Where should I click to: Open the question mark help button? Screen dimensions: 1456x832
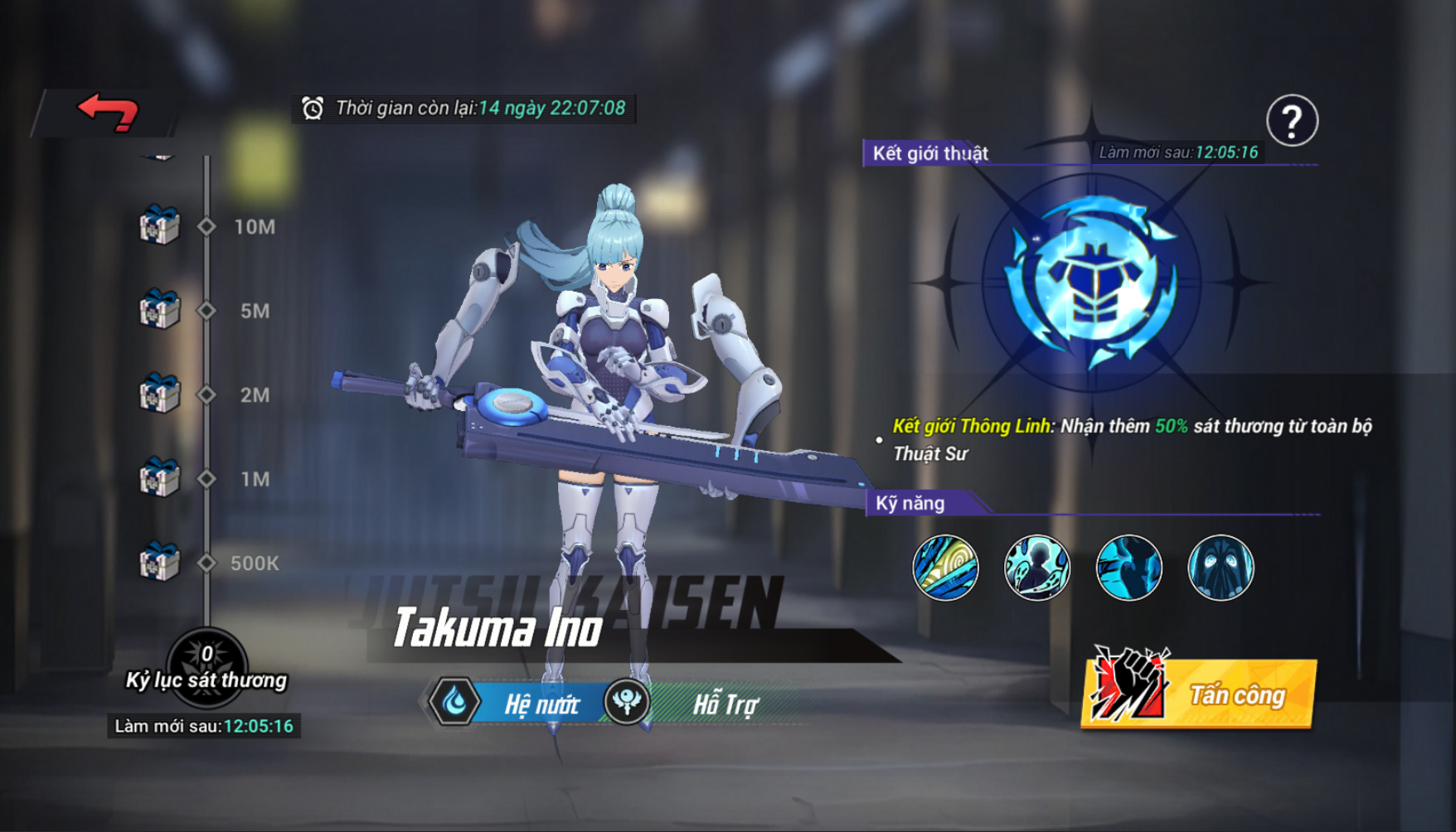(x=1291, y=121)
